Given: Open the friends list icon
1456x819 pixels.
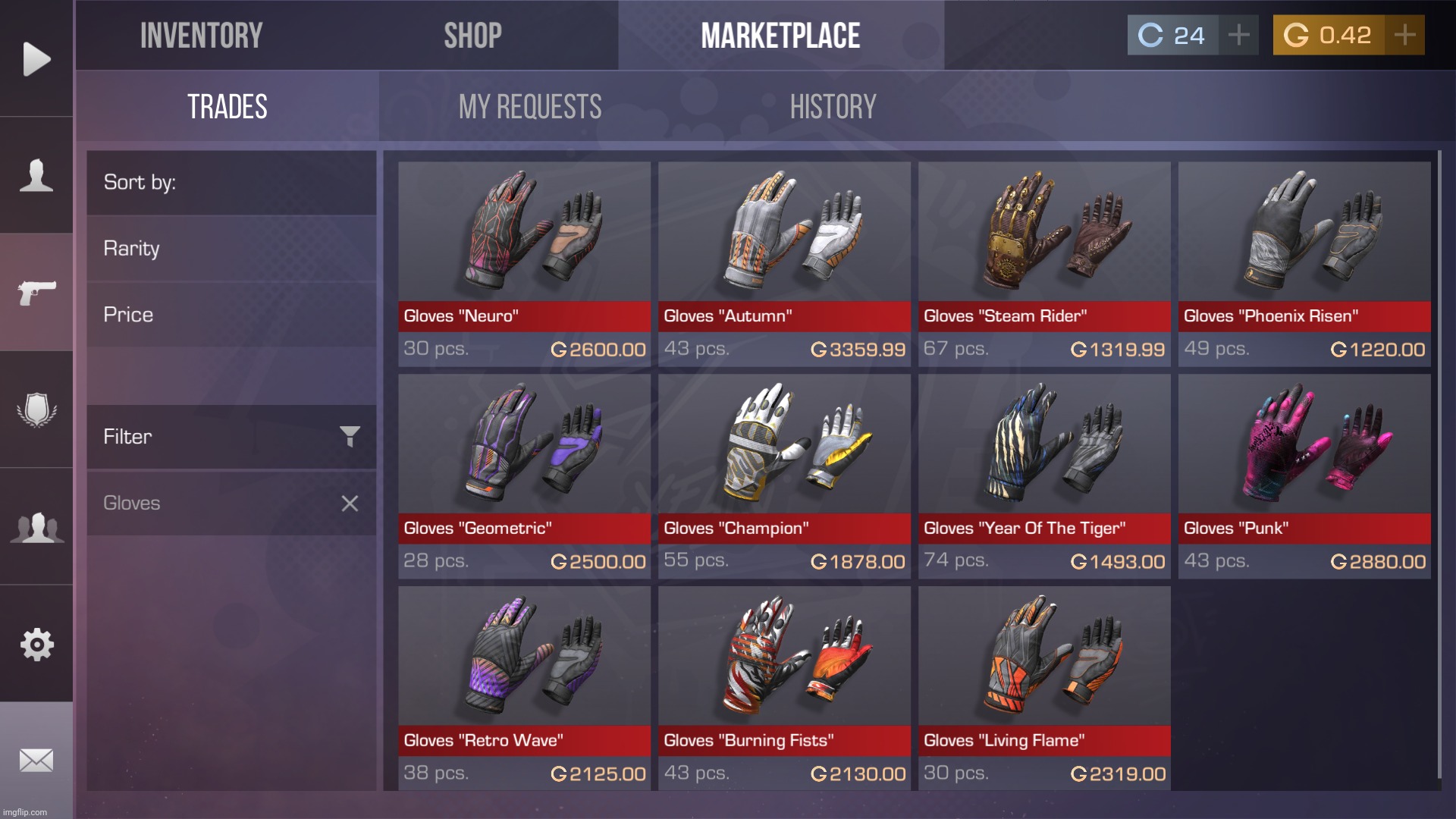Looking at the screenshot, I should click(36, 526).
